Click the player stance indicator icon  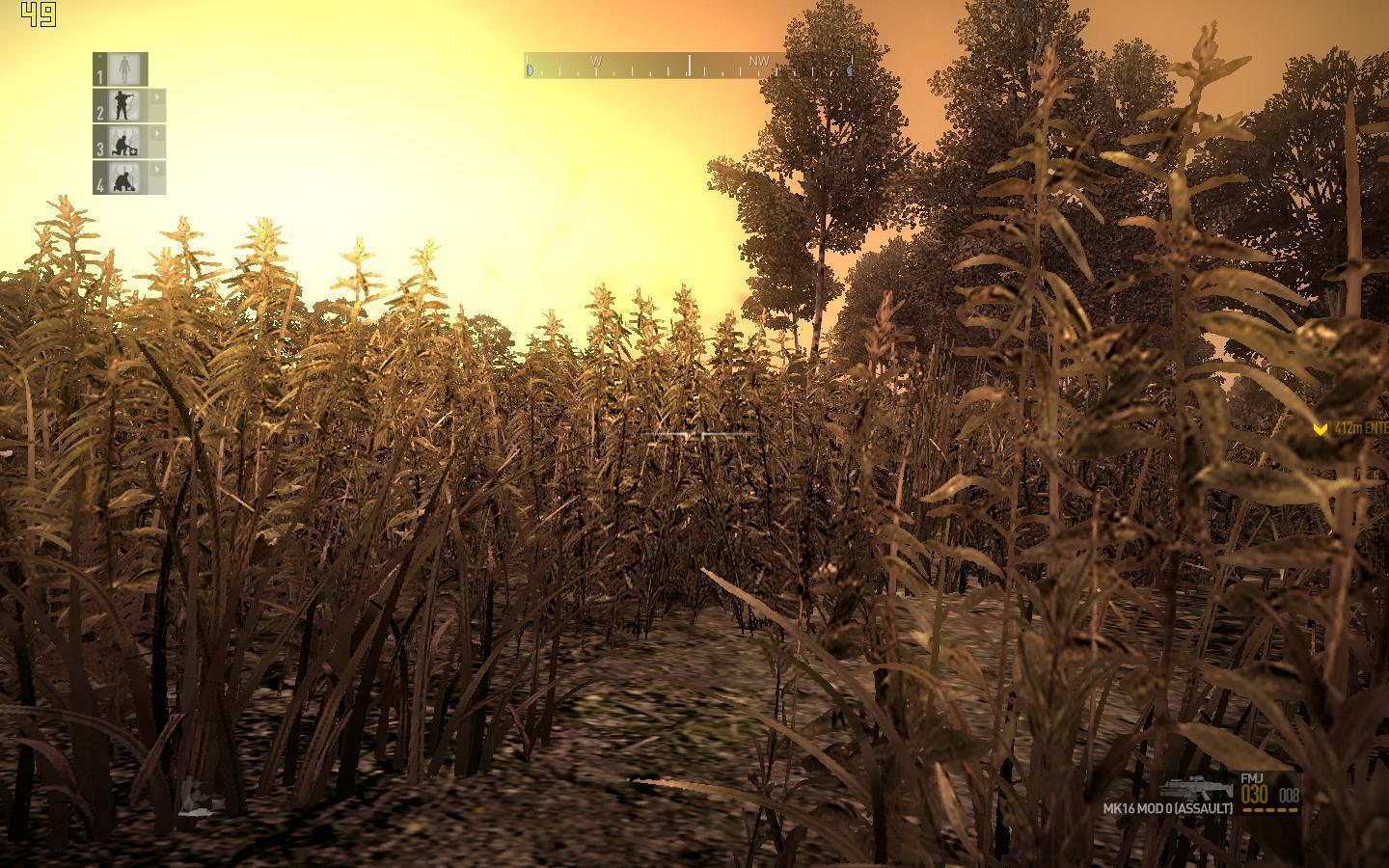point(193,798)
